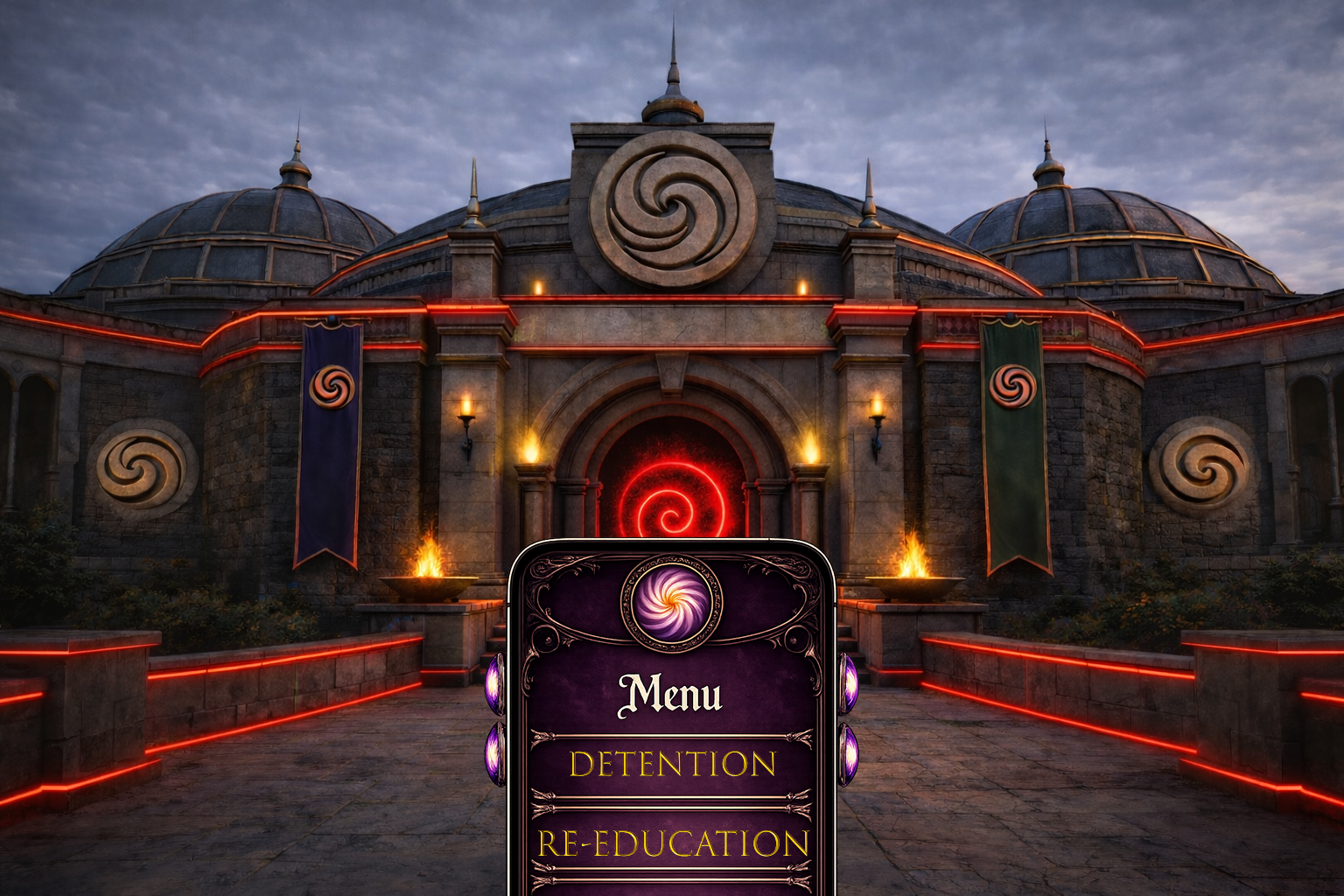The image size is (1344, 896).
Task: Click the Menu title header
Action: [672, 694]
